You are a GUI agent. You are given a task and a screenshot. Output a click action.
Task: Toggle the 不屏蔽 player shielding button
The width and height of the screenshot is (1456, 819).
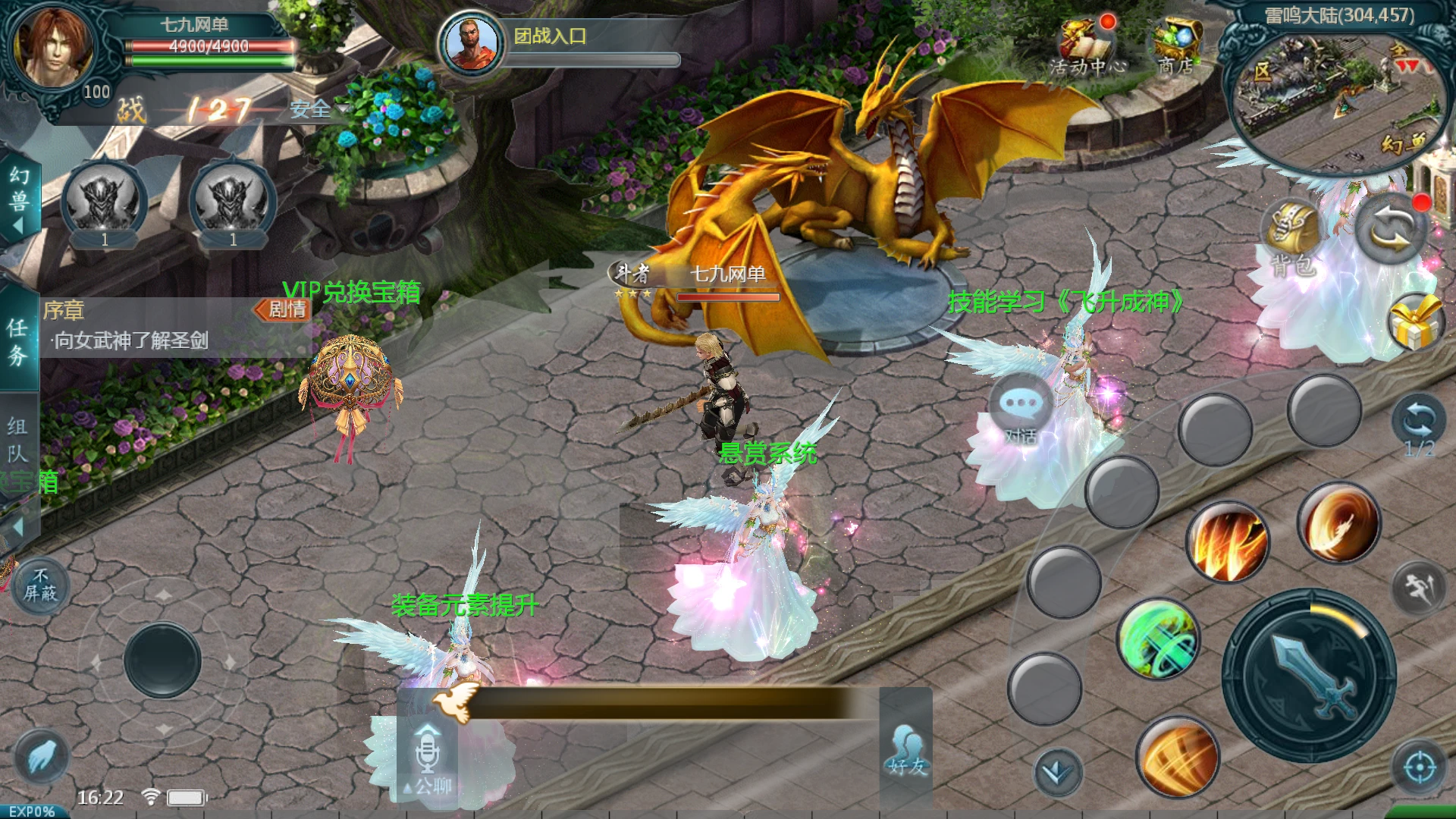tap(40, 586)
